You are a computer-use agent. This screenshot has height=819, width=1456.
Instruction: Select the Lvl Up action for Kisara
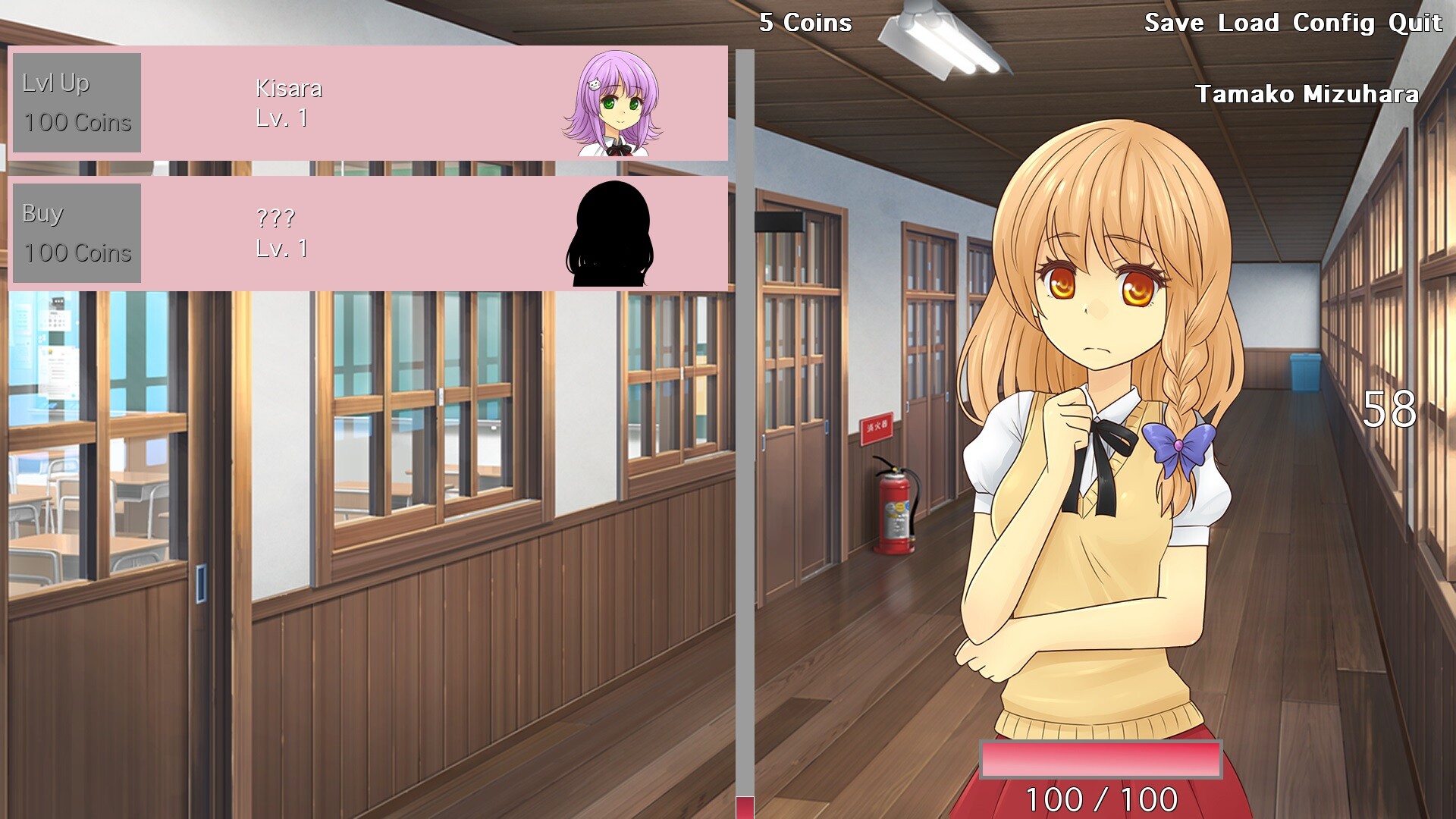click(76, 102)
